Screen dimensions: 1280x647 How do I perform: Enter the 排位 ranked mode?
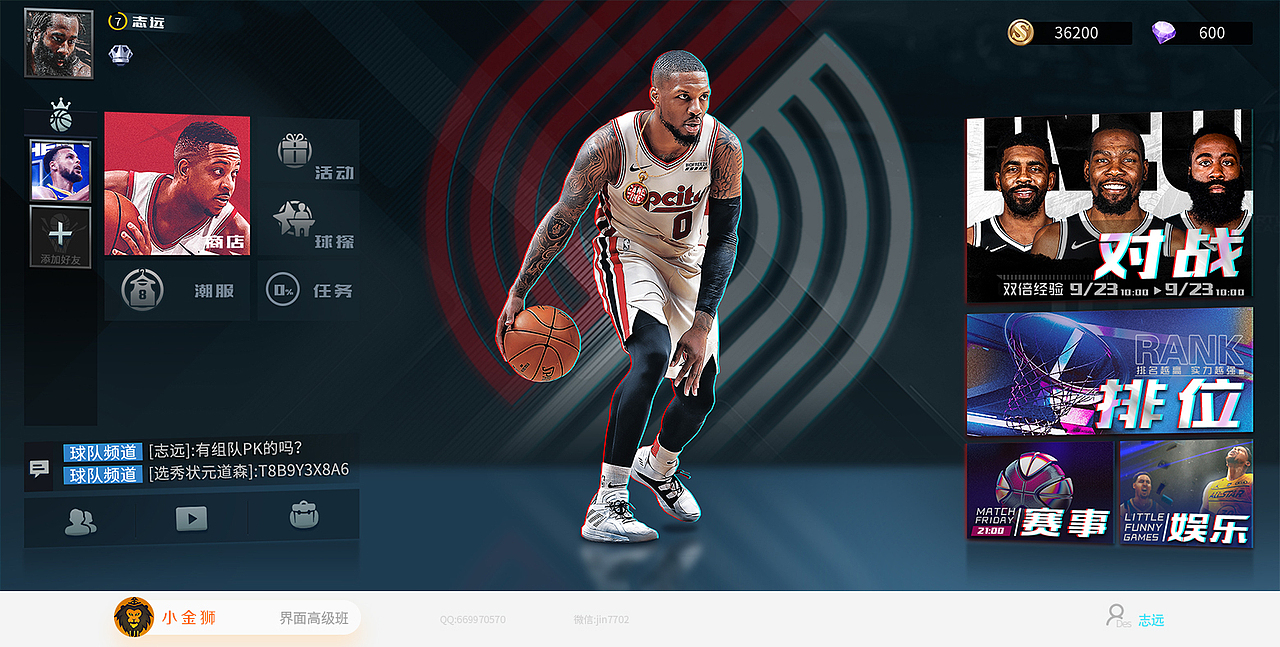click(1108, 371)
